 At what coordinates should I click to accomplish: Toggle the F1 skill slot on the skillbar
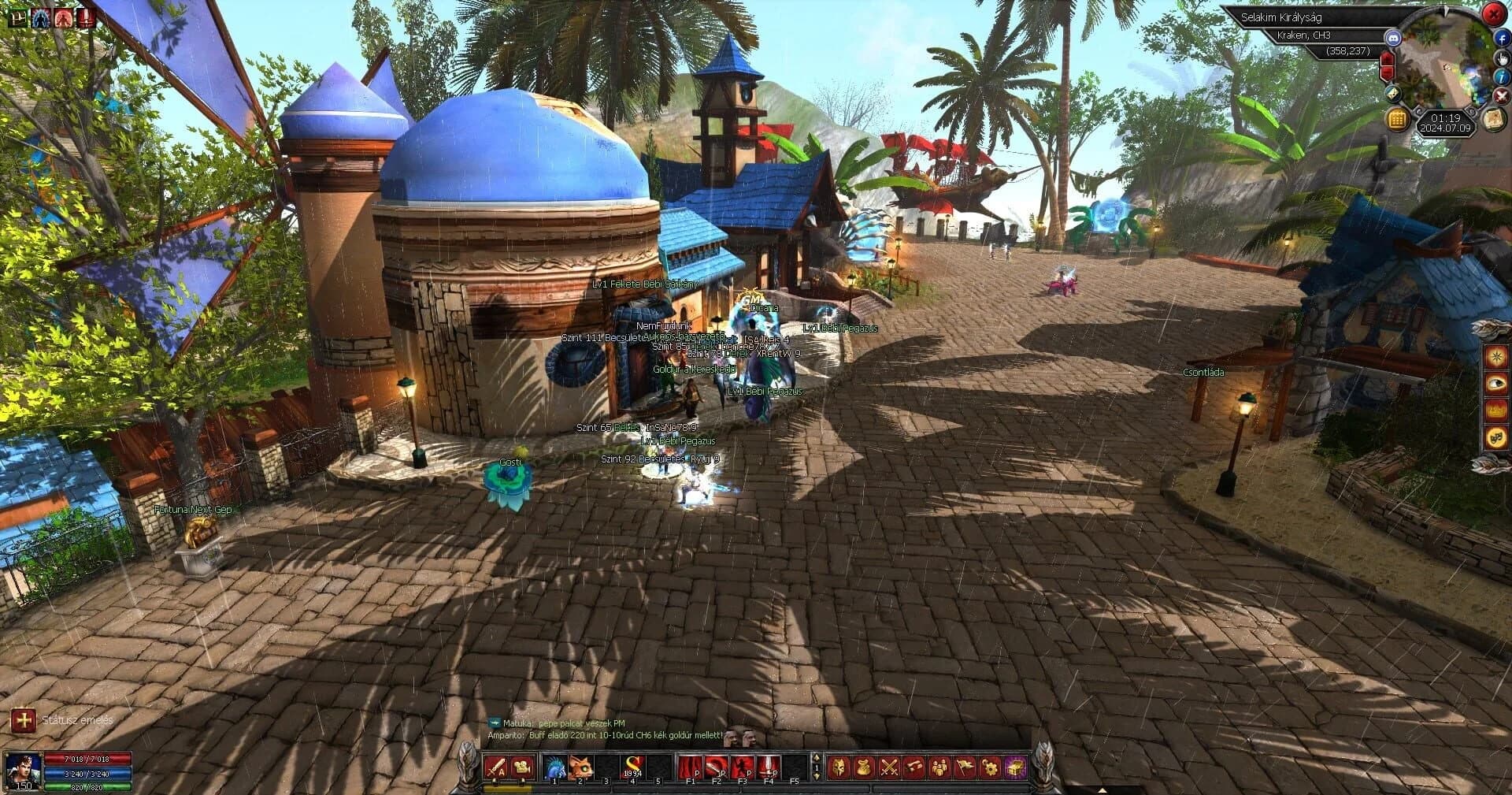690,767
